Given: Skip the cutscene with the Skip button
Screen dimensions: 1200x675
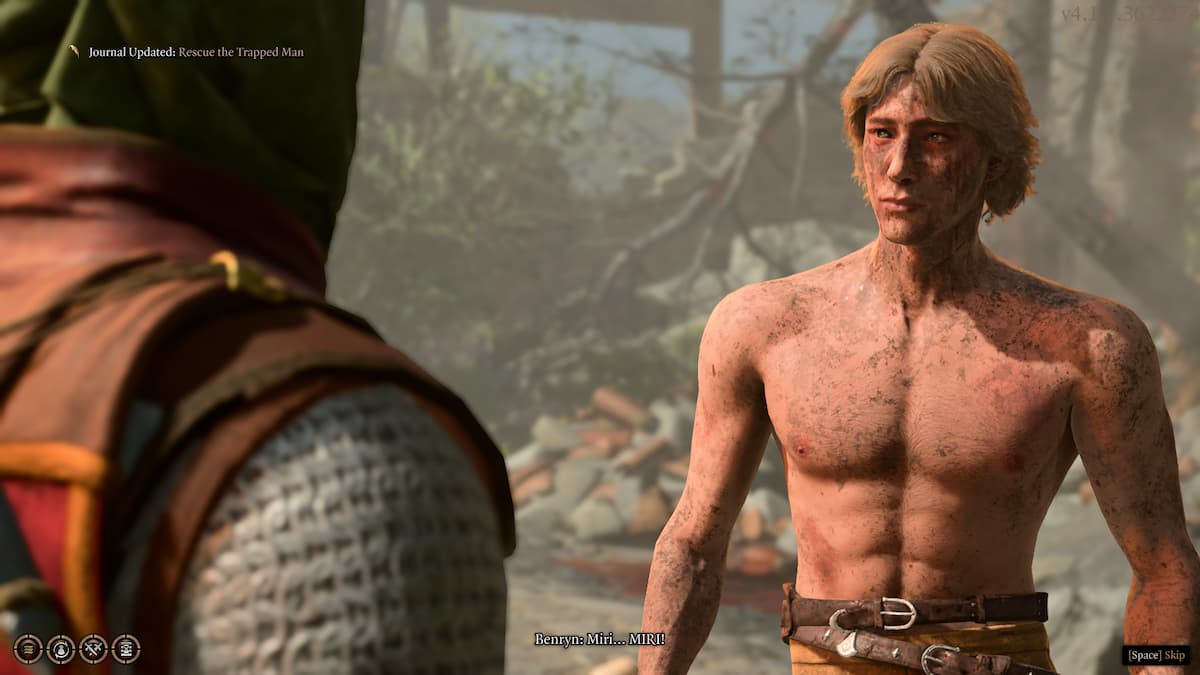Looking at the screenshot, I should 1155,655.
